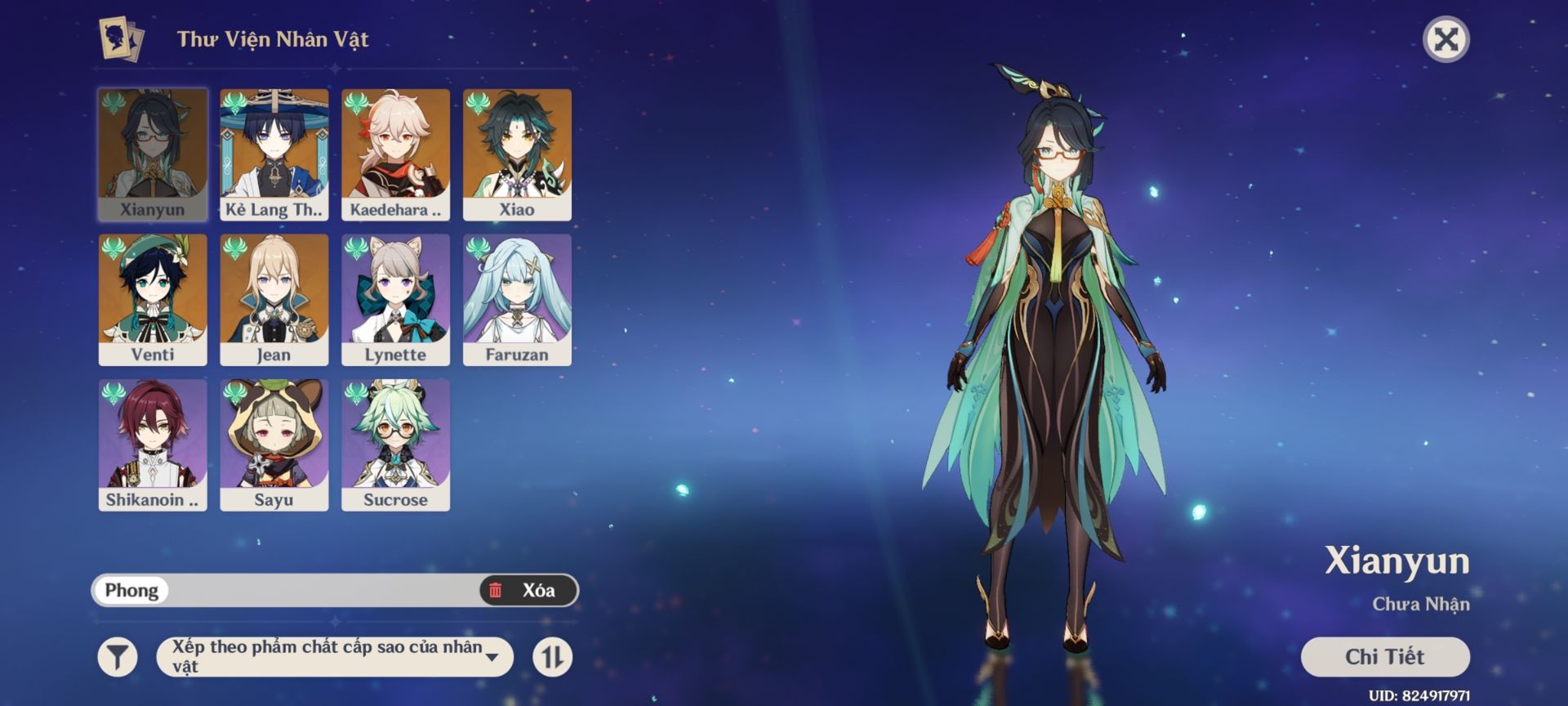This screenshot has height=706, width=1568.
Task: Toggle the sort order arrows button
Action: (x=553, y=657)
